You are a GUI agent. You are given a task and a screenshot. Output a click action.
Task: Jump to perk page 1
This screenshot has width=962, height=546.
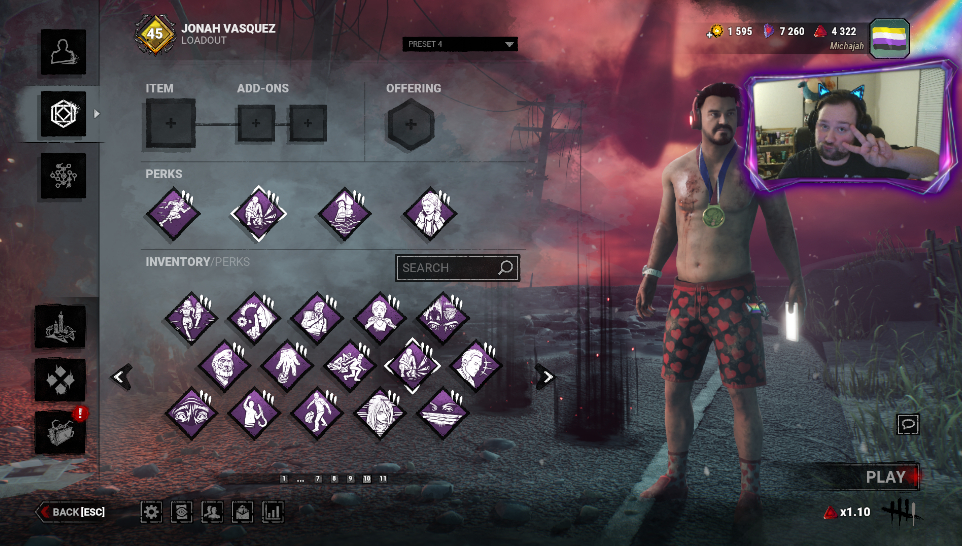click(x=284, y=479)
